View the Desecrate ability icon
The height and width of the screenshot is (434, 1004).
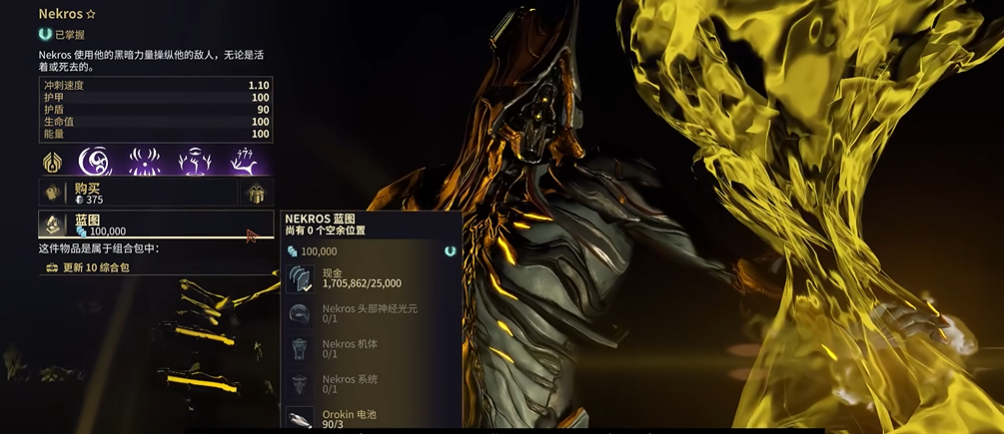point(192,161)
